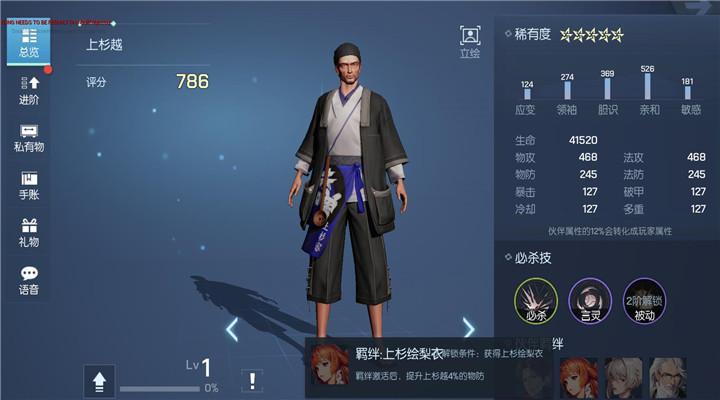Screen dimensions: 720x400
Task: Open the exclamation mark info button
Action: point(252,380)
